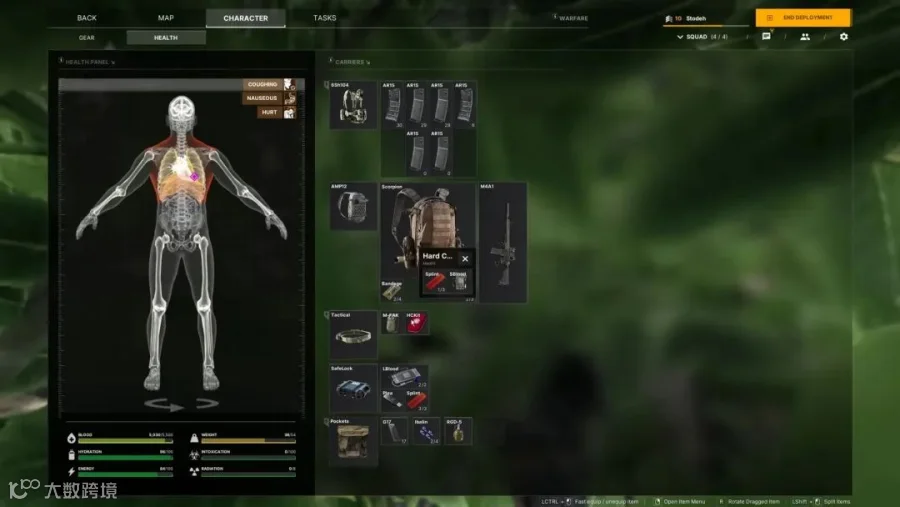
Task: Open settings with the gear icon
Action: click(x=843, y=37)
